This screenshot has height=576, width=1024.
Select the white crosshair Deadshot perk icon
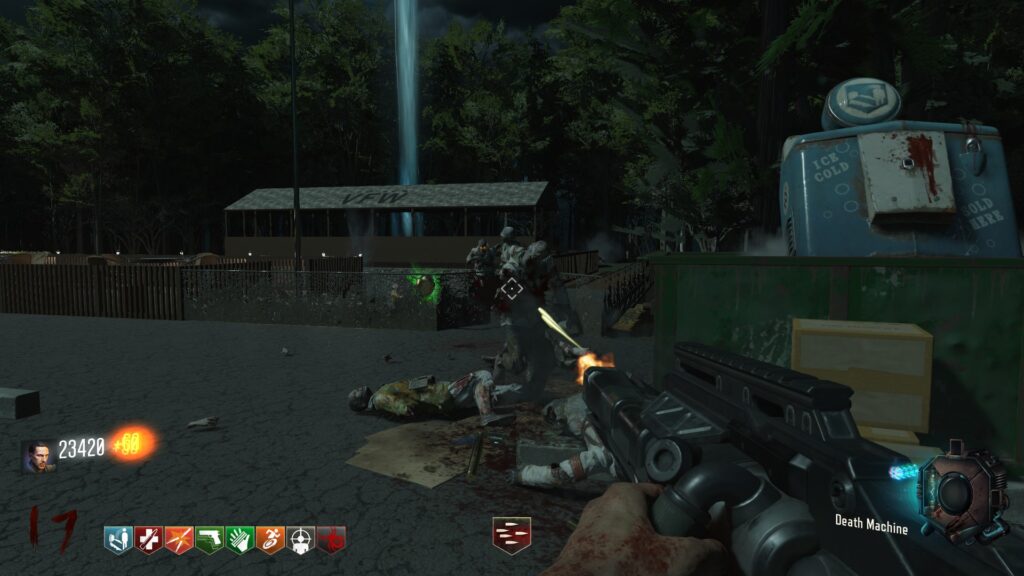point(301,540)
